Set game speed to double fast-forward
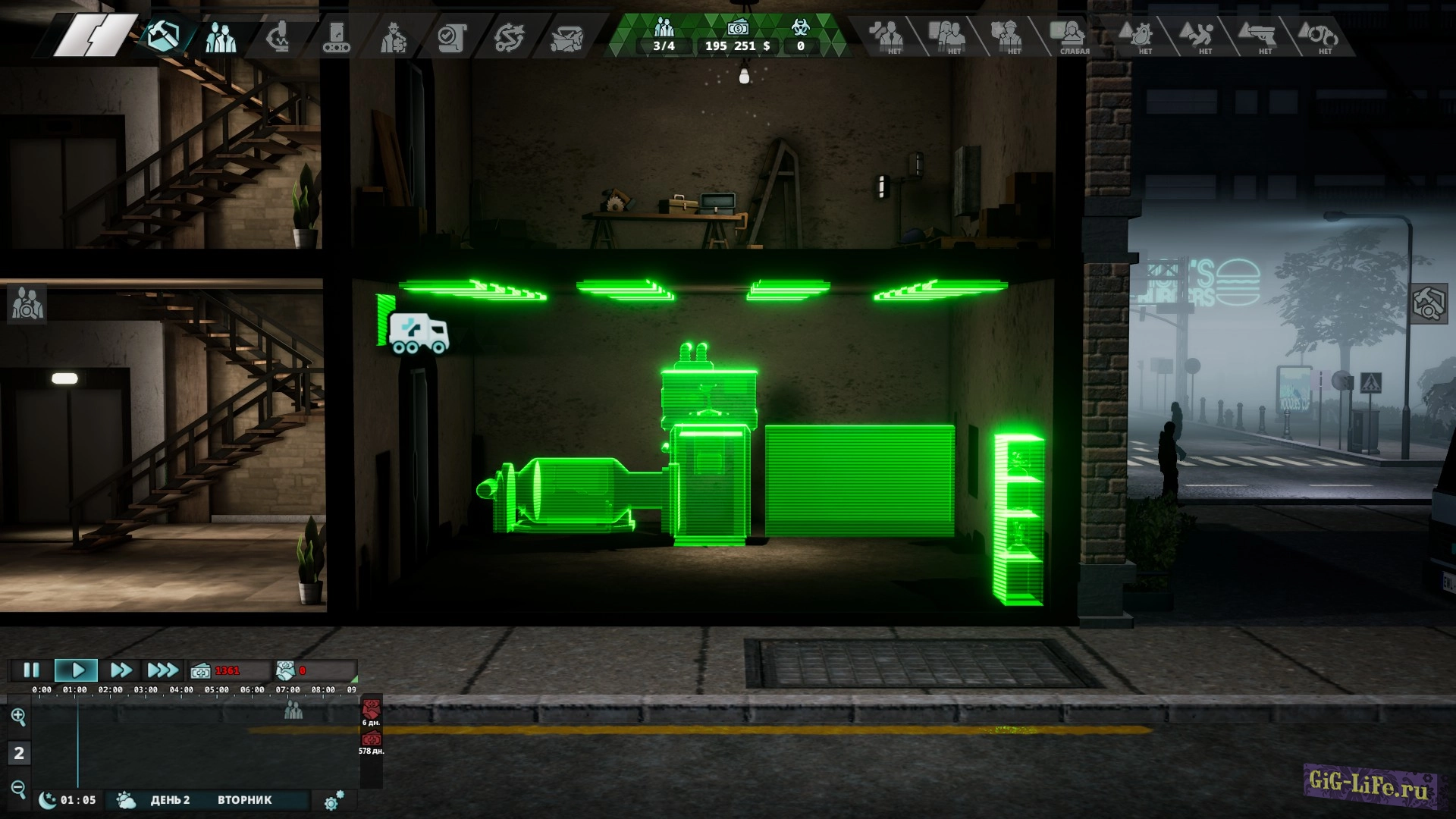 (121, 670)
